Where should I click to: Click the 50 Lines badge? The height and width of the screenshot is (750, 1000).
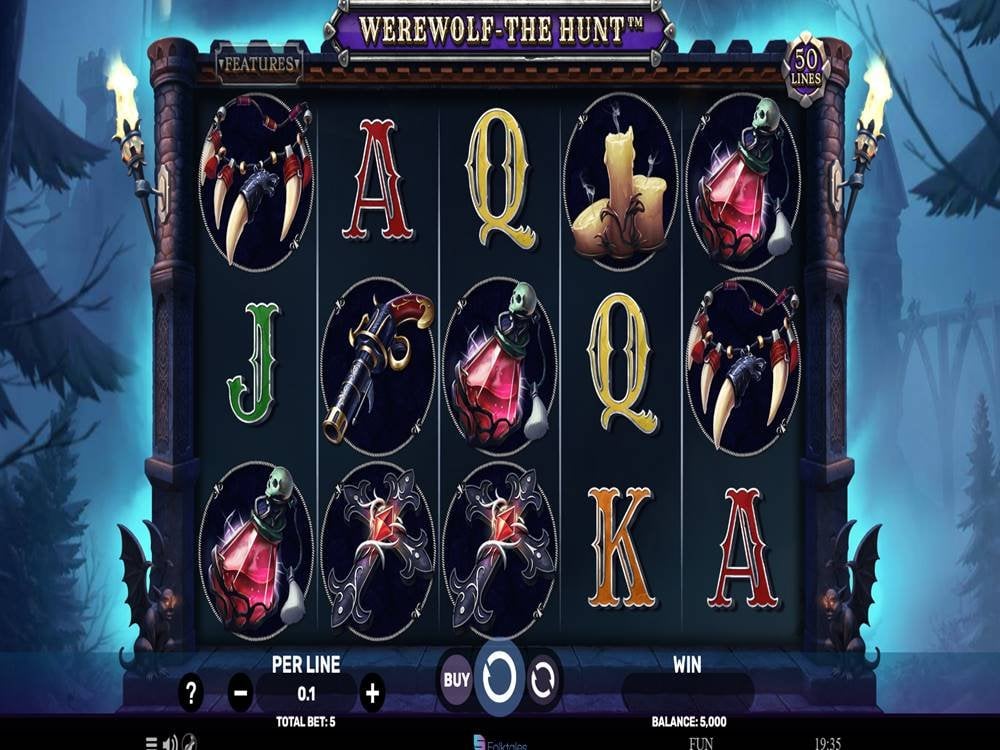tap(807, 68)
